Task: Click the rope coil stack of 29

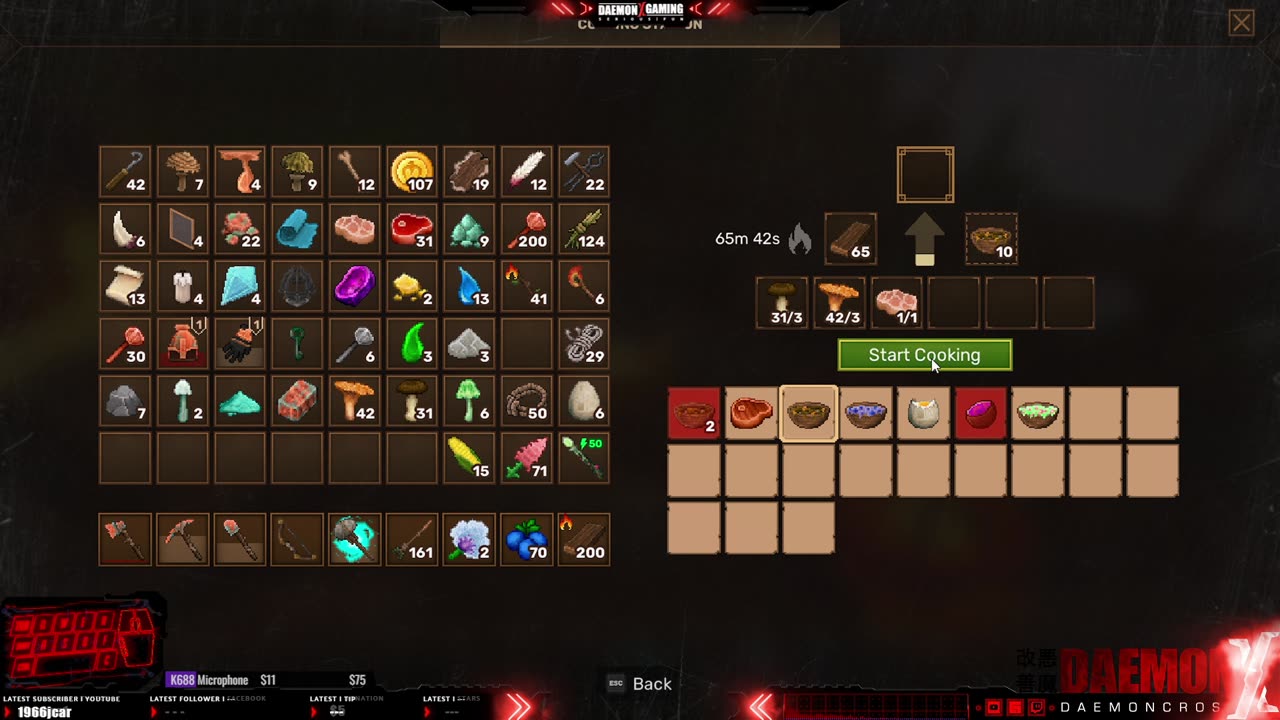Action: pyautogui.click(x=584, y=344)
